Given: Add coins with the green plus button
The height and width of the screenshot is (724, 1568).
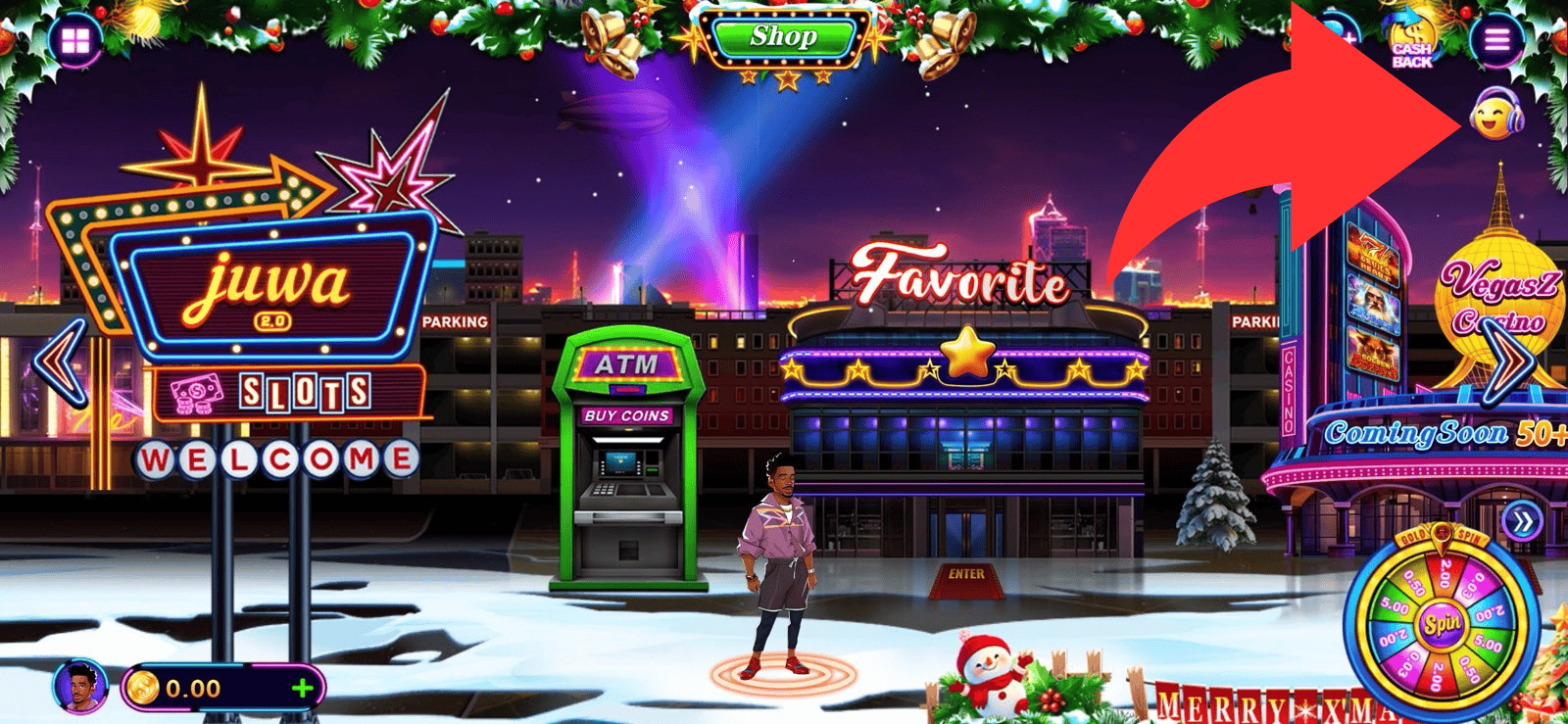Looking at the screenshot, I should tap(302, 688).
